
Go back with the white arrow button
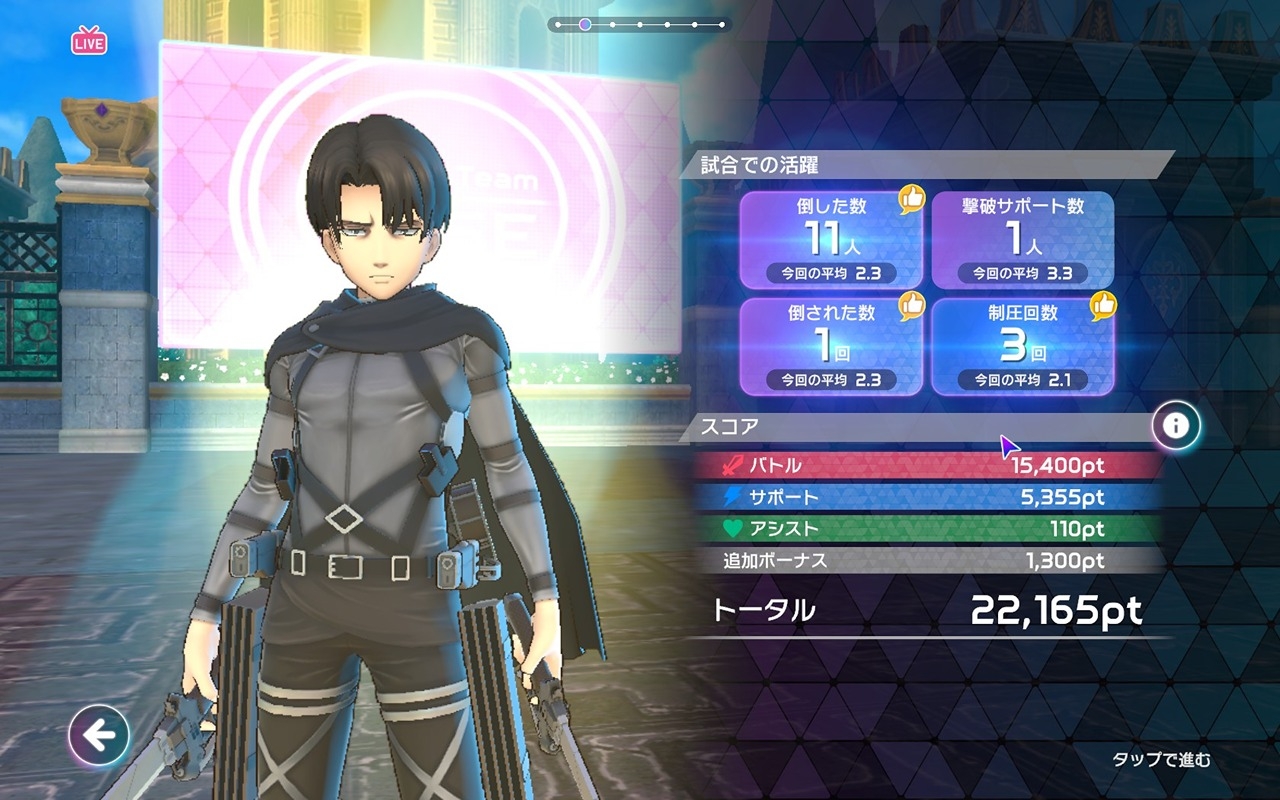[x=98, y=736]
